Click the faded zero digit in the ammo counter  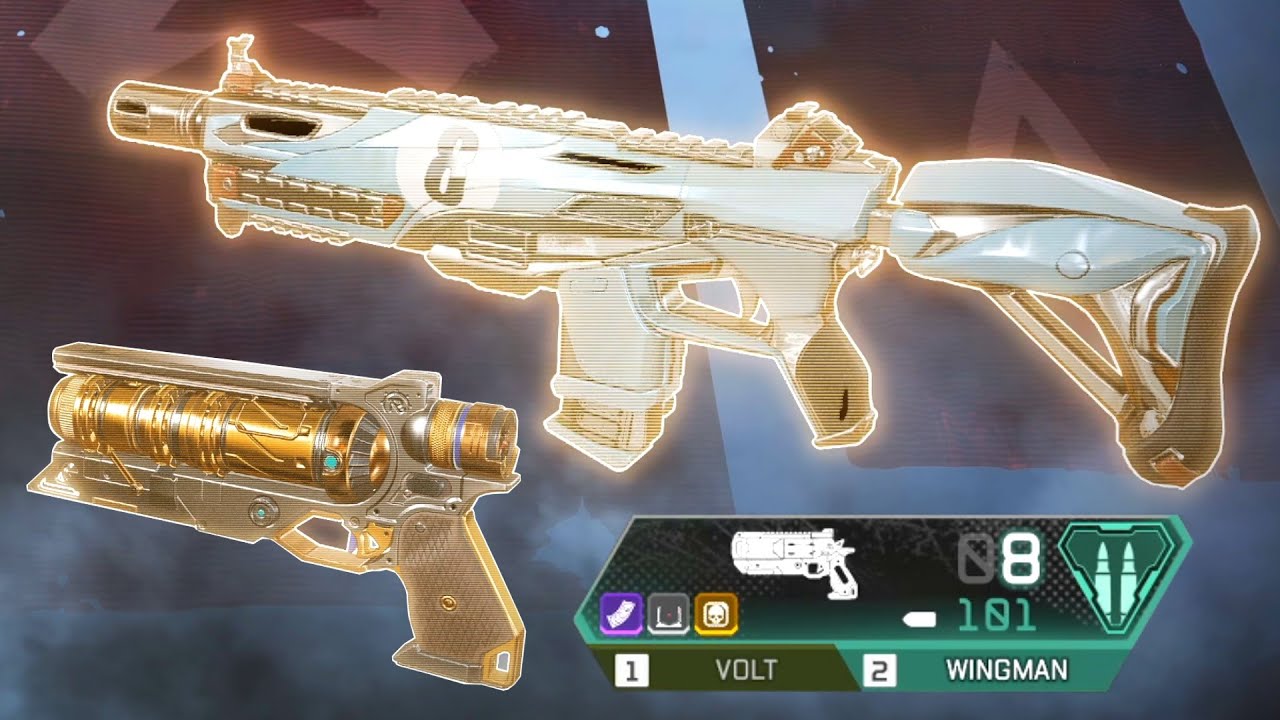tap(977, 556)
